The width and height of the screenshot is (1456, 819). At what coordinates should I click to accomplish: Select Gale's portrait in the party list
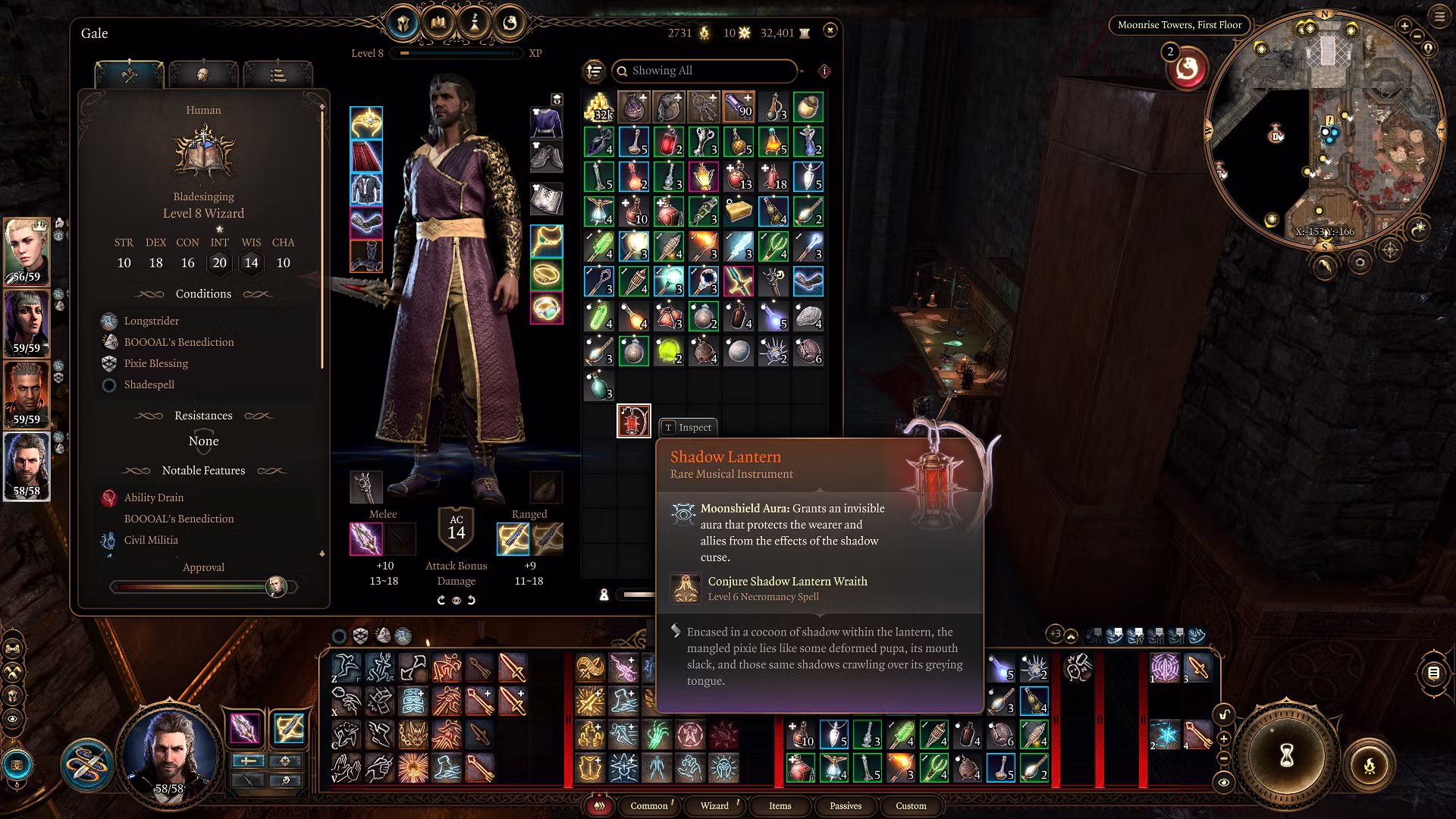[x=27, y=466]
